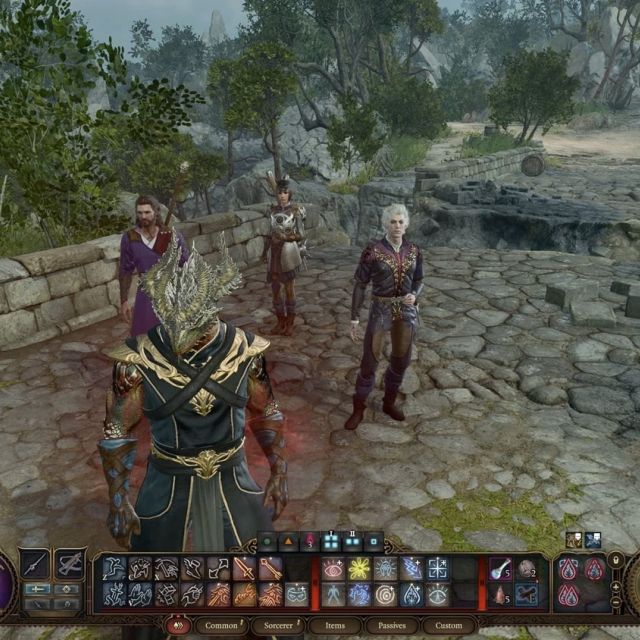Viewport: 640px width, 640px height.
Task: Toggle the hotbar lock icon
Action: click(616, 561)
